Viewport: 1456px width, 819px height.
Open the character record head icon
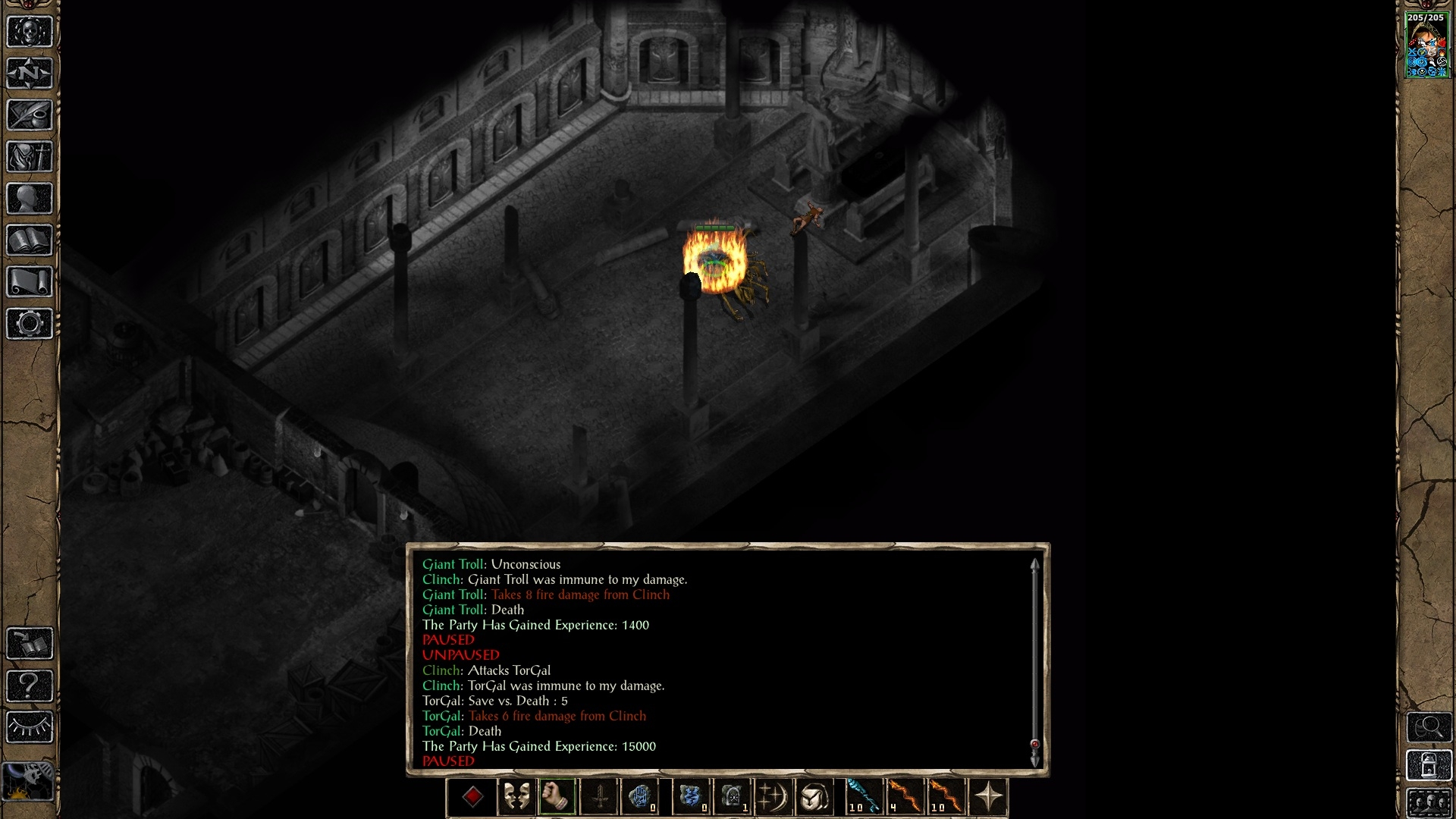point(30,199)
